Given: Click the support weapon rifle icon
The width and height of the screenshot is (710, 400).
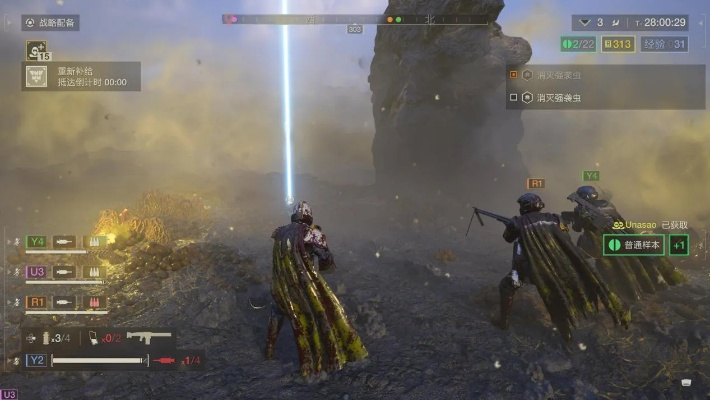Looking at the screenshot, I should pyautogui.click(x=149, y=338).
